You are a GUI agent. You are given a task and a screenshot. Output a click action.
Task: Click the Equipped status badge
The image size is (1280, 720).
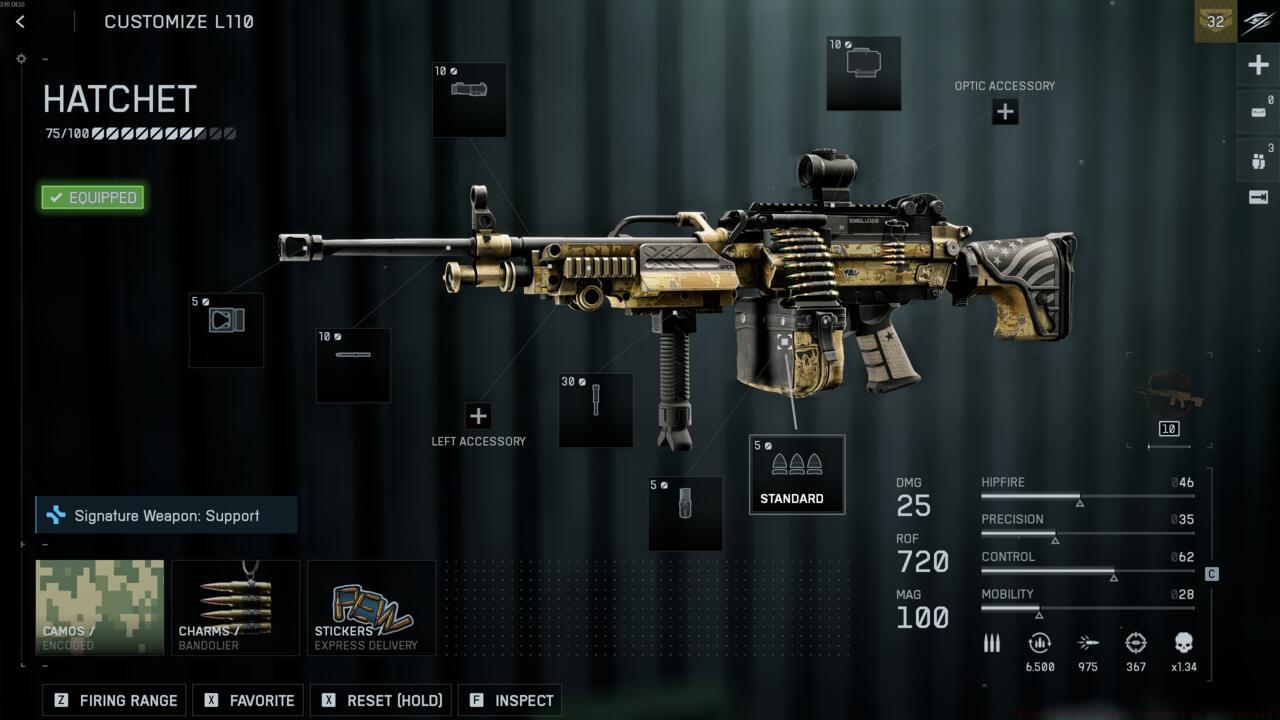click(x=93, y=197)
